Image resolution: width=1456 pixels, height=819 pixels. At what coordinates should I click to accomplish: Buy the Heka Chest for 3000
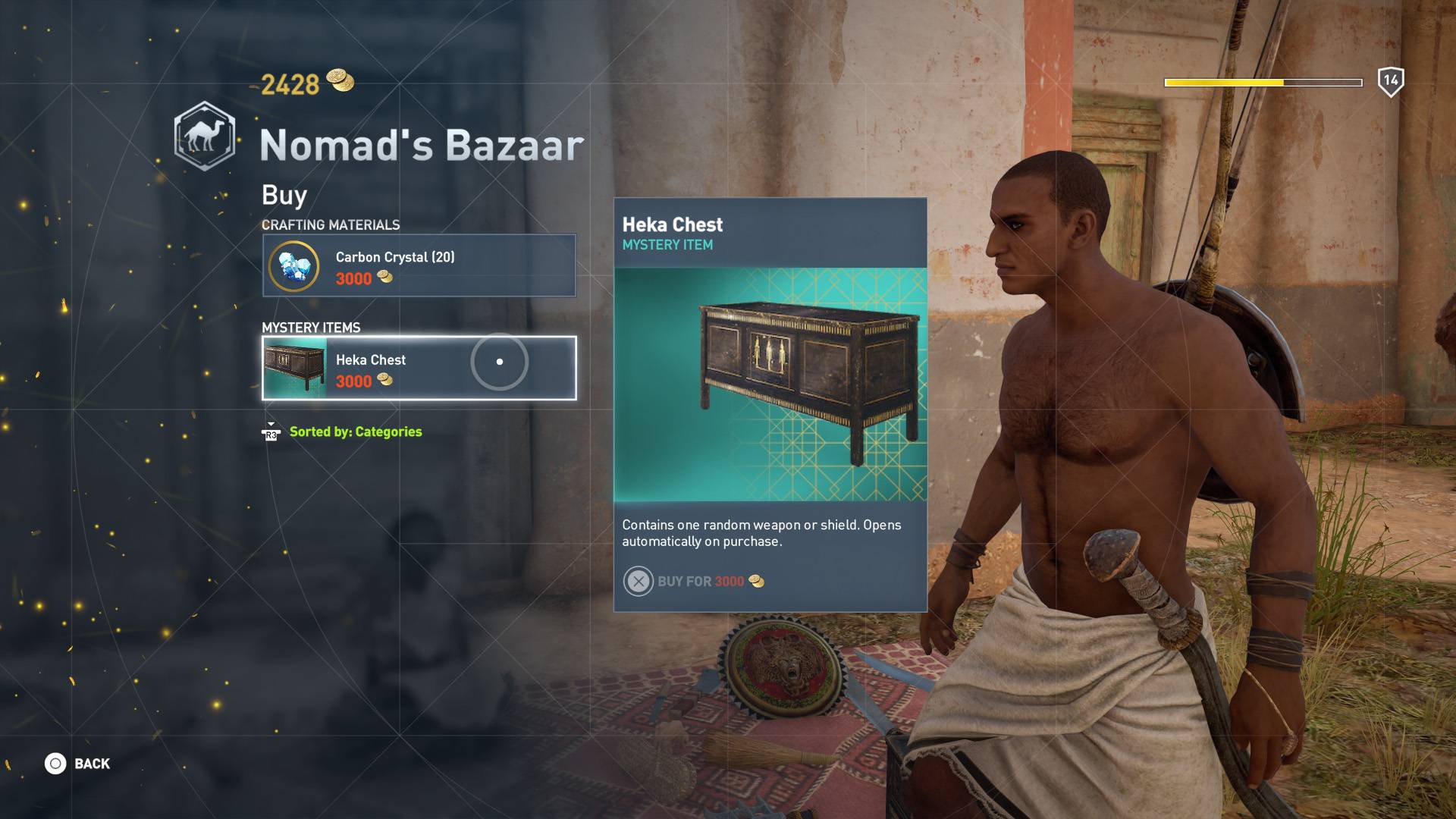[x=693, y=582]
